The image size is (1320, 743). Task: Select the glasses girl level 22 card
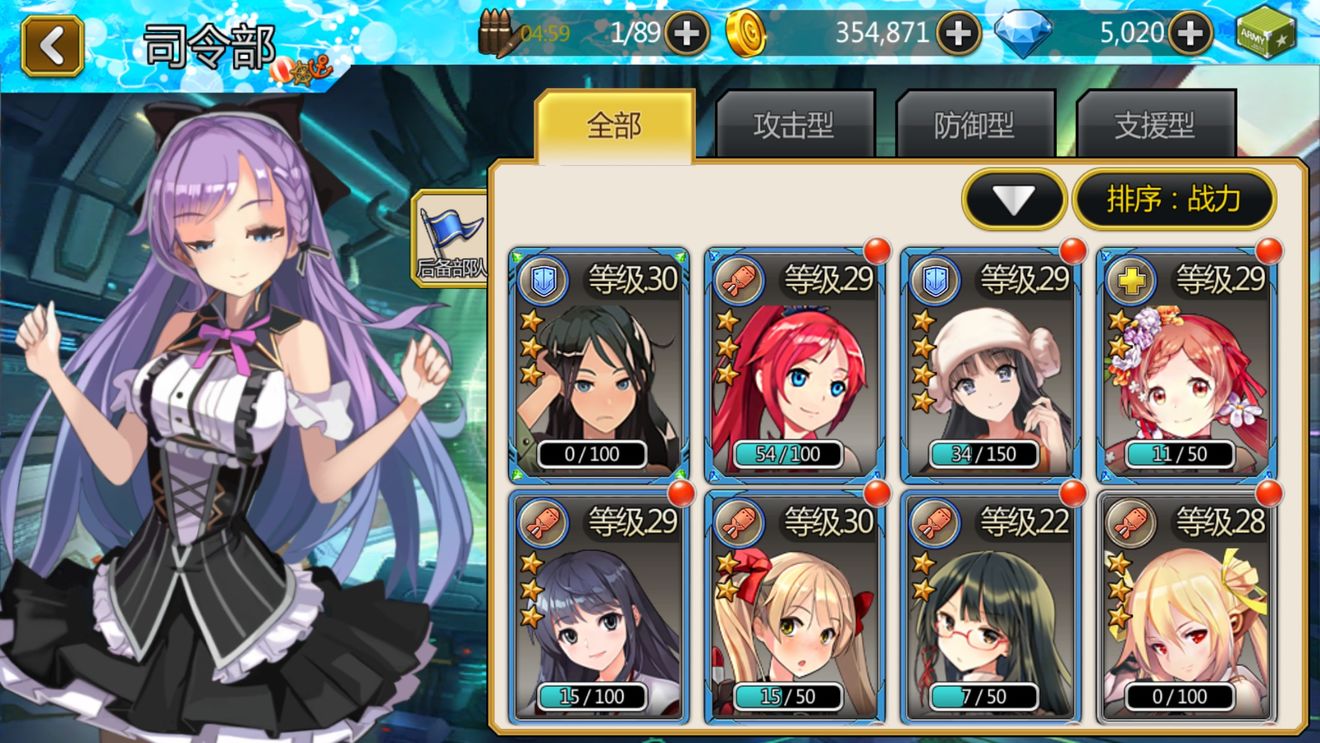[990, 607]
